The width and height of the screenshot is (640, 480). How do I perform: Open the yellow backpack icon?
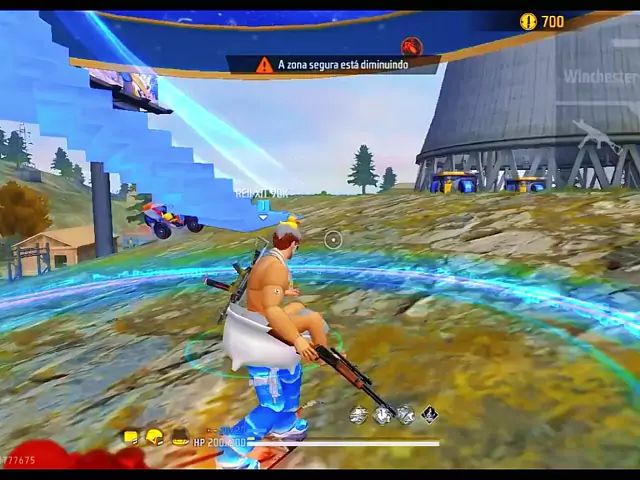tap(130, 437)
